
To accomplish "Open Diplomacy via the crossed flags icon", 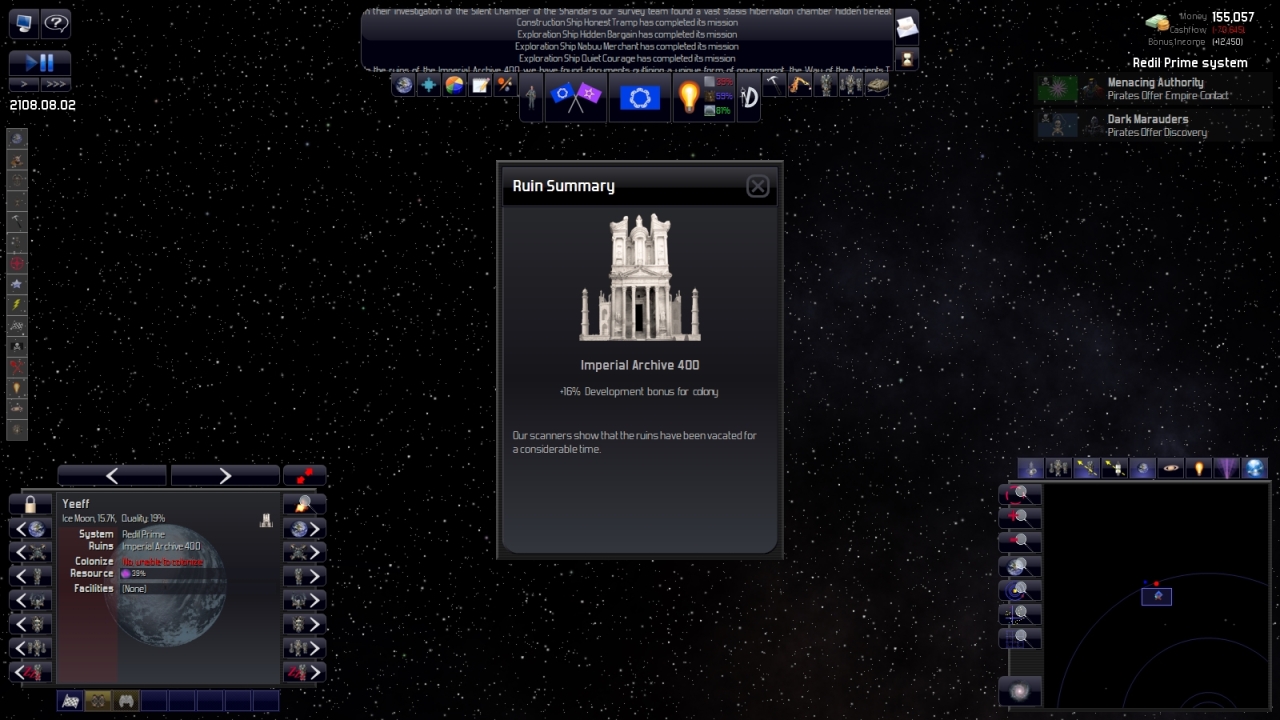I will coord(575,95).
